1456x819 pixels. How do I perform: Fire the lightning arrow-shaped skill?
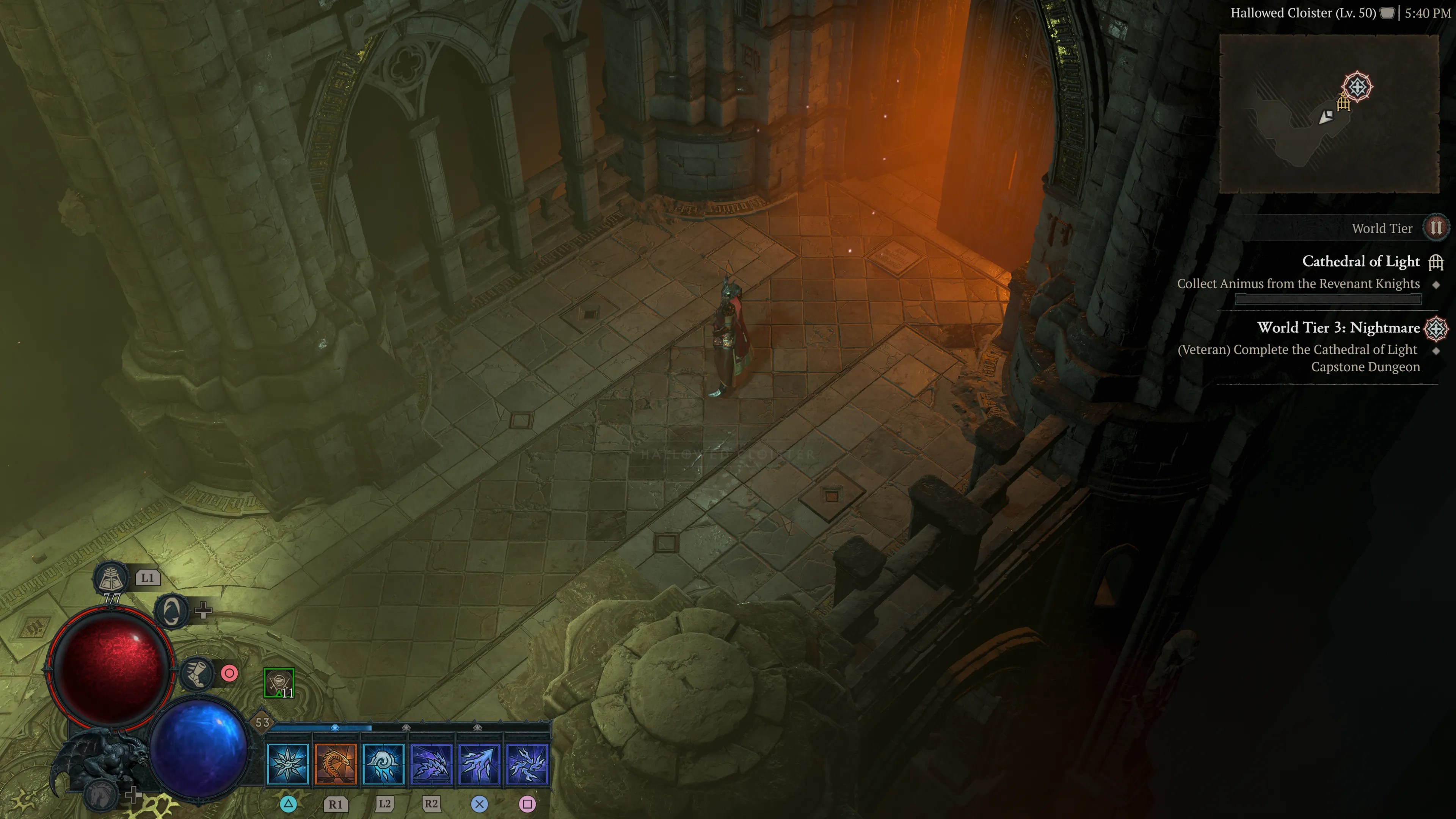pos(479,764)
